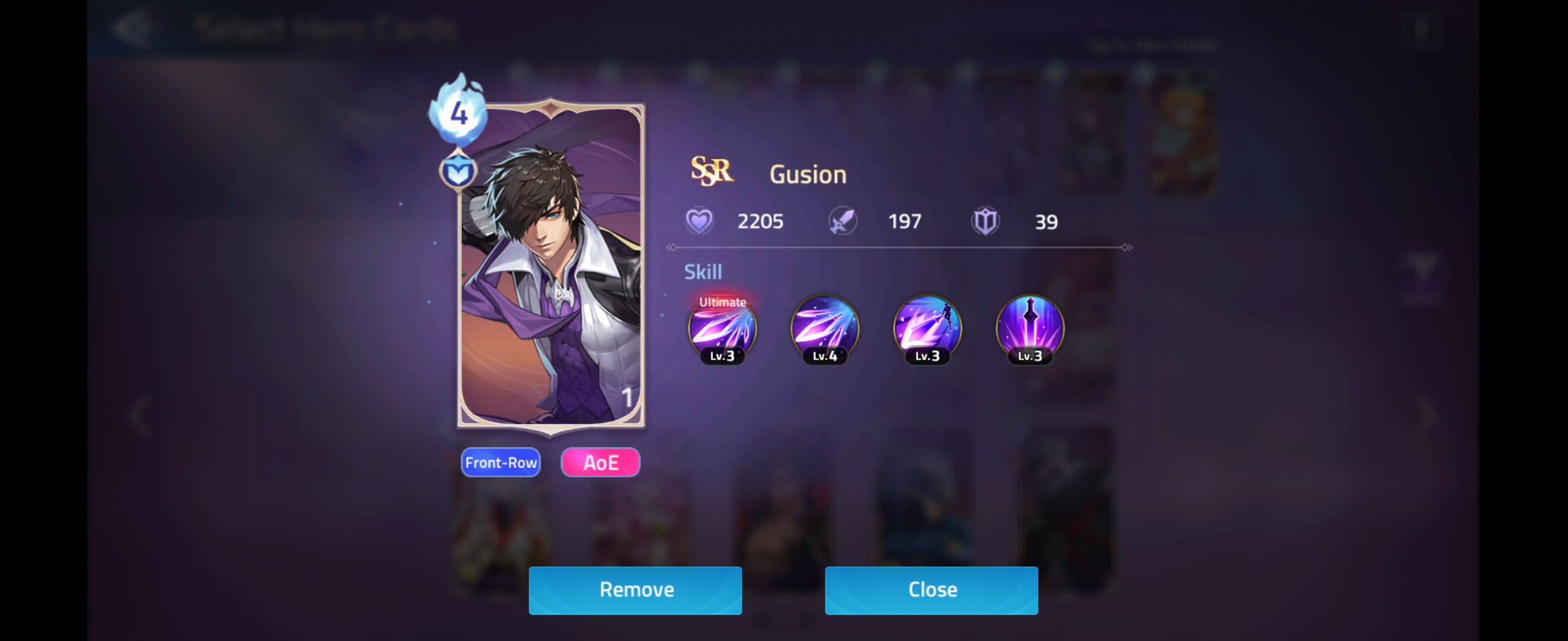Click the heart HP stat icon

(x=700, y=220)
